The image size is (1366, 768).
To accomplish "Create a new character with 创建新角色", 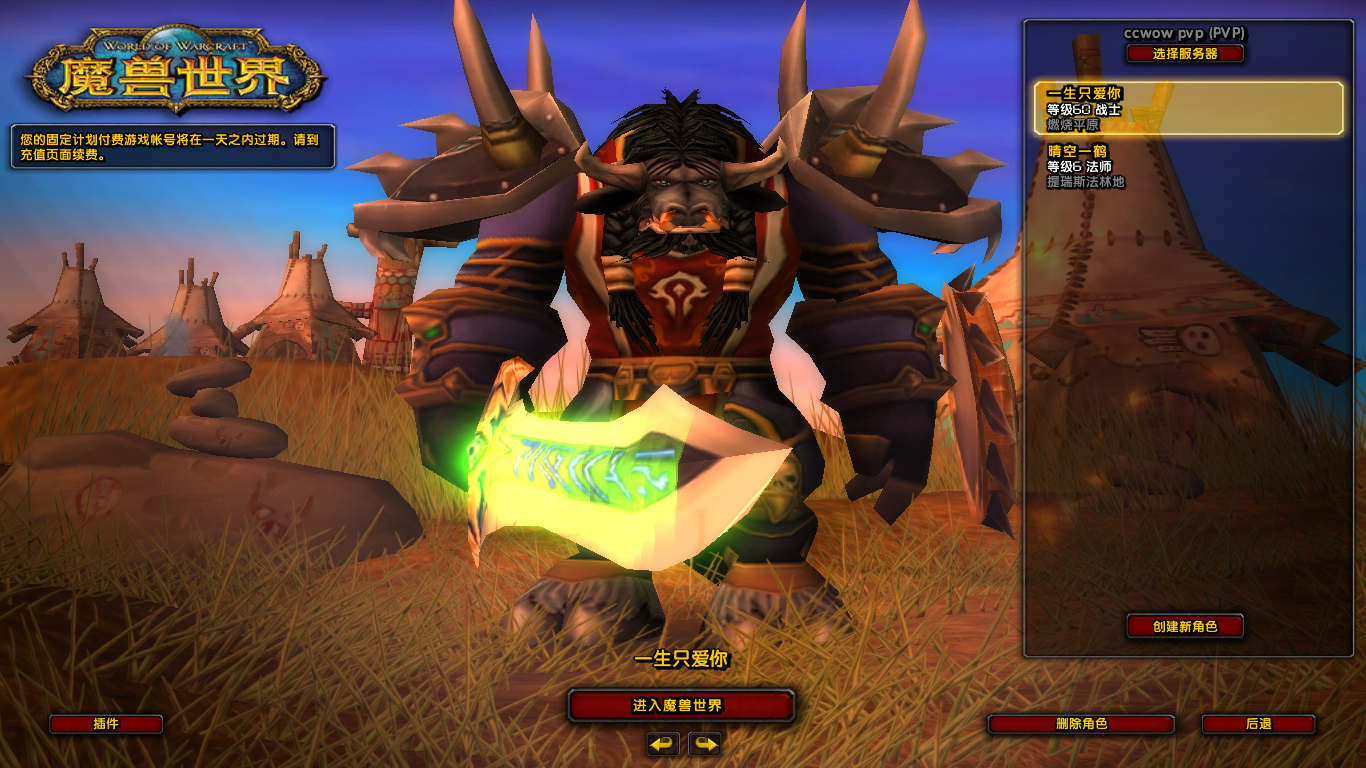I will [1185, 626].
